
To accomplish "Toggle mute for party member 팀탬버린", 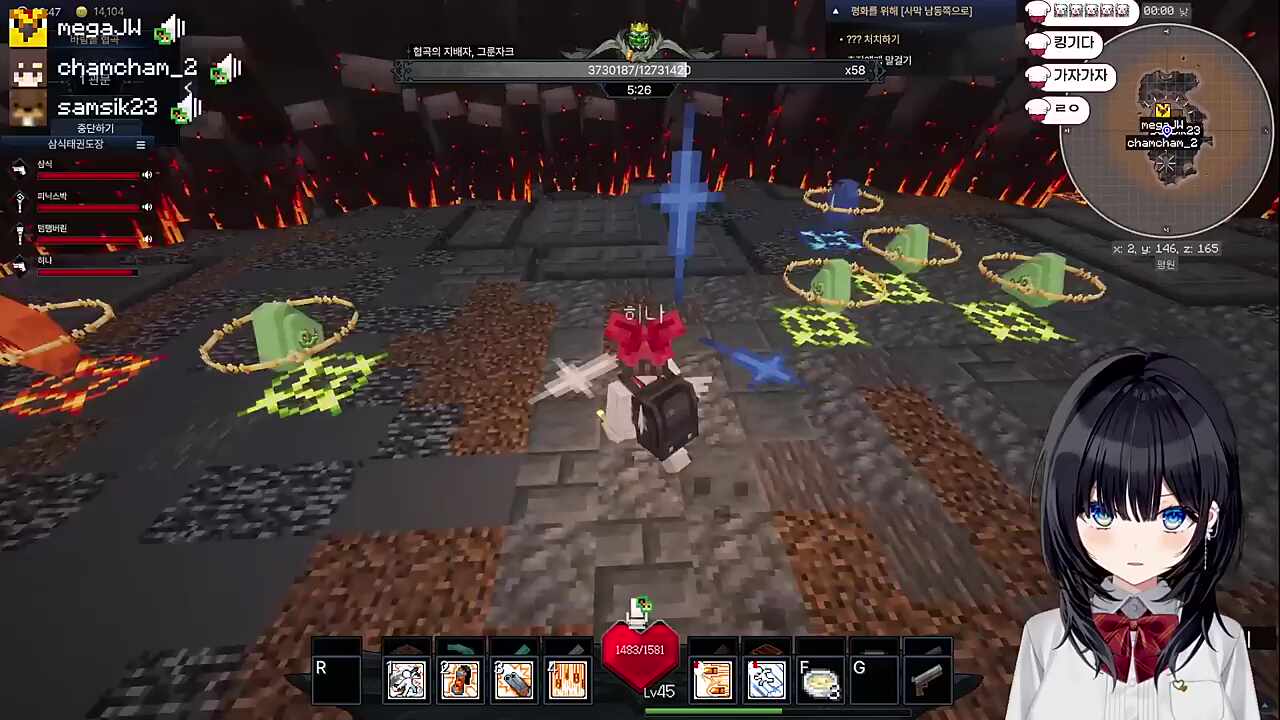I will pos(147,239).
